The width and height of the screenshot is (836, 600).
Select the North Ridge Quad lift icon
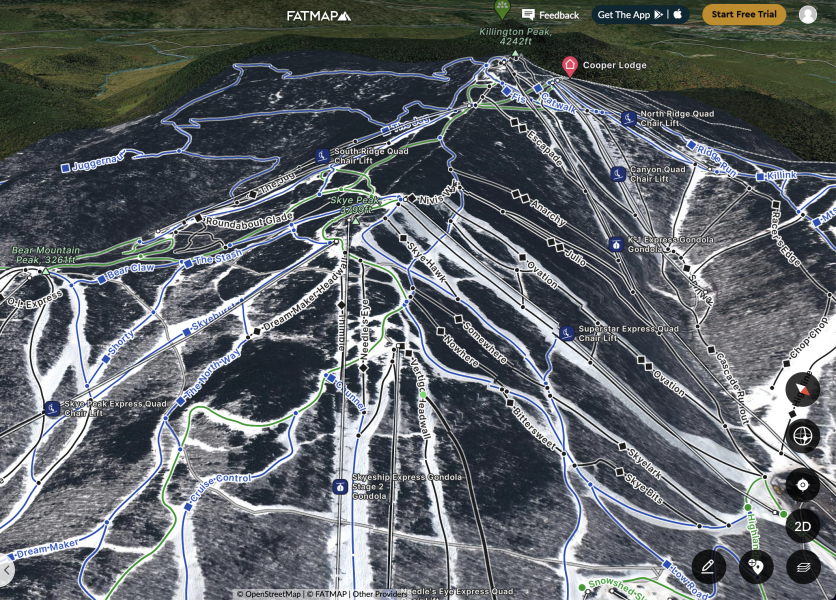[629, 118]
